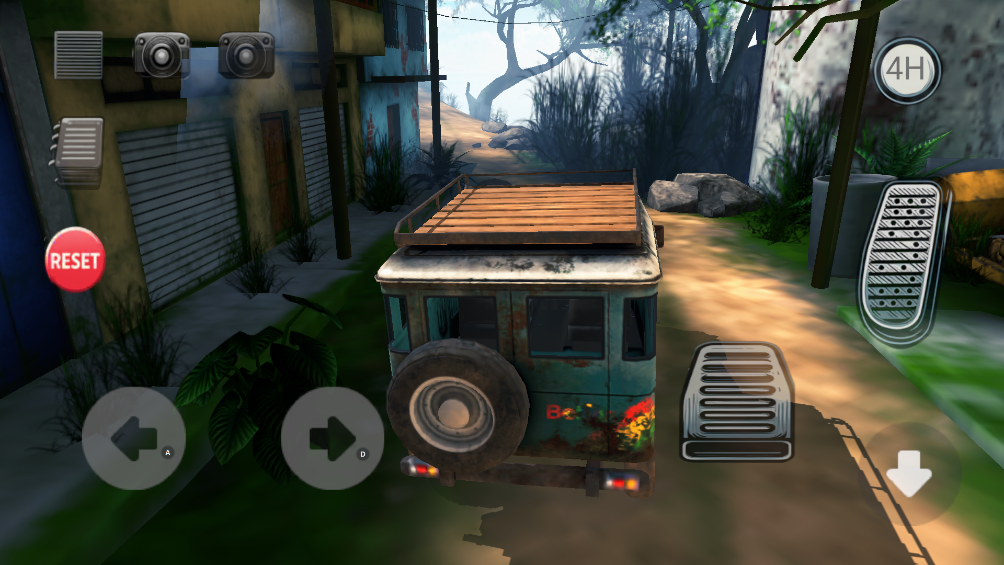Toggle the 4H drive mode button
The width and height of the screenshot is (1004, 565).
(x=905, y=71)
